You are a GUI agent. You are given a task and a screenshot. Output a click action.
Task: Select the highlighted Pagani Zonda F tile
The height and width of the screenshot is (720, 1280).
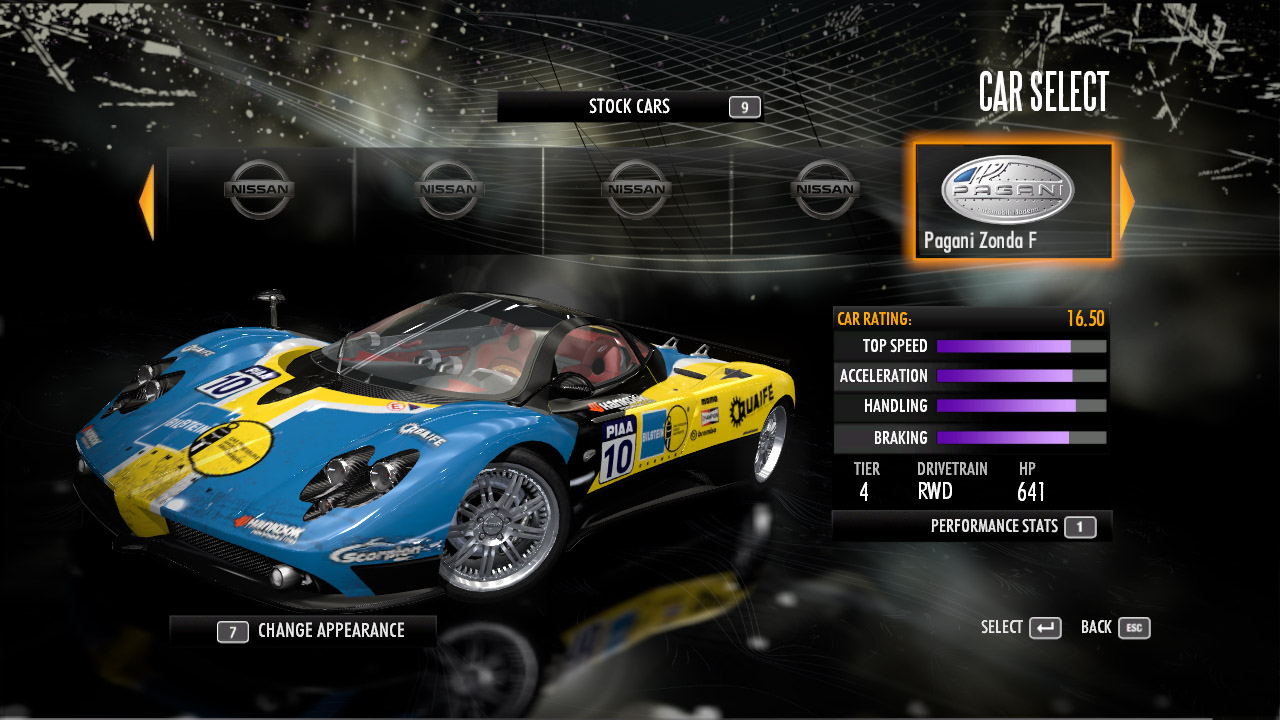(x=1012, y=202)
